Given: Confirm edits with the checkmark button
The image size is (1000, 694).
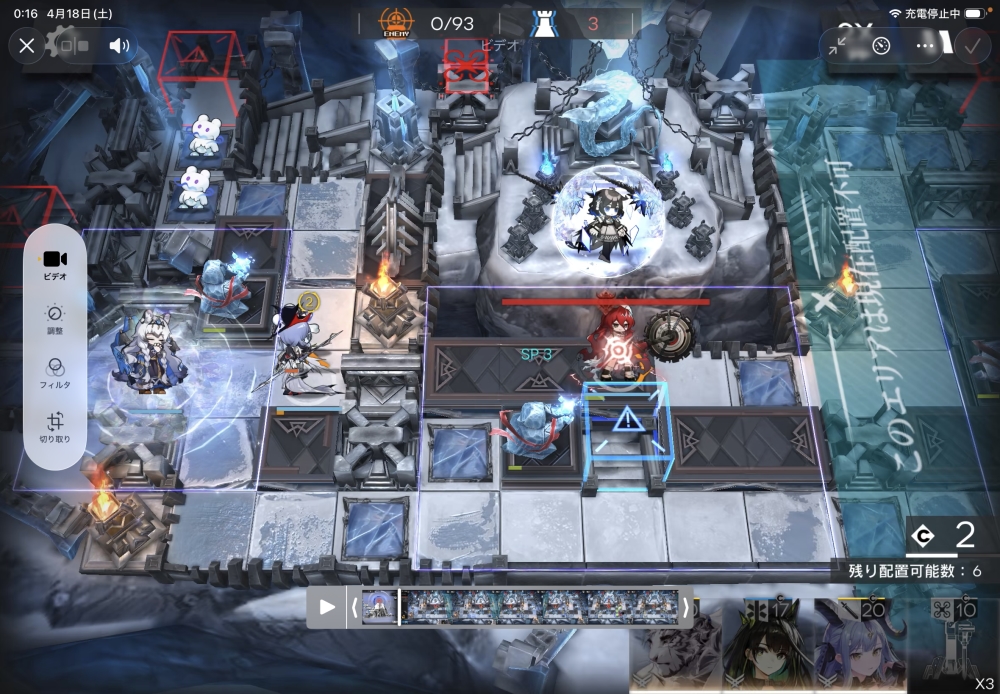Looking at the screenshot, I should [x=970, y=45].
